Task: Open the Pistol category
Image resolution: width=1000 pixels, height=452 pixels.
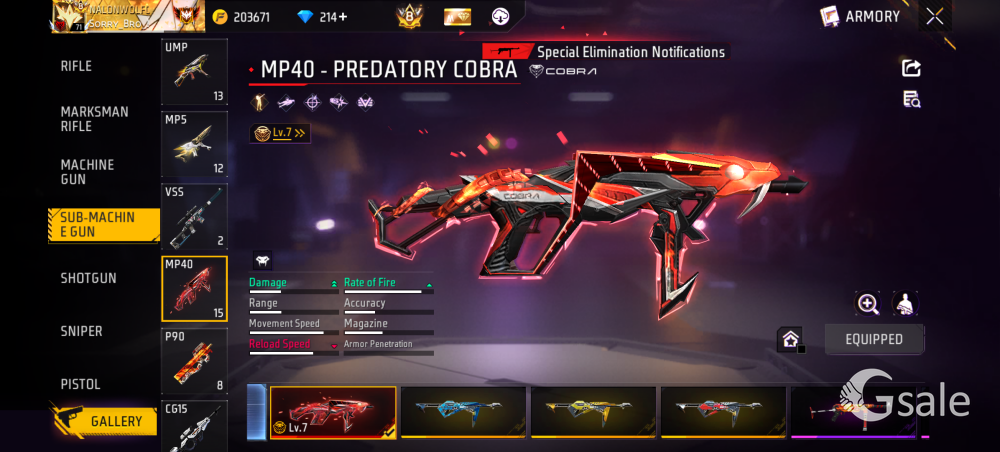Action: click(80, 384)
